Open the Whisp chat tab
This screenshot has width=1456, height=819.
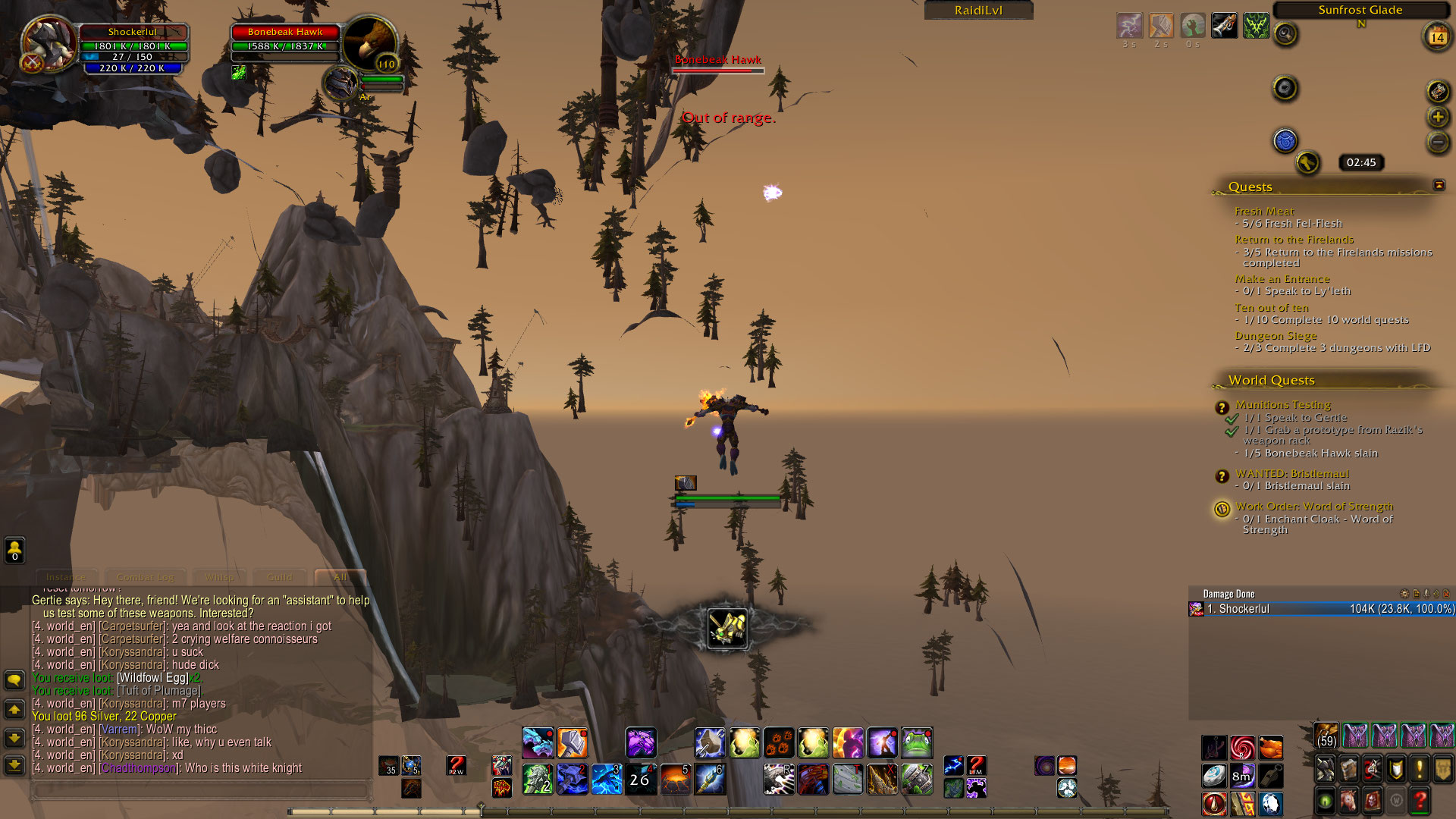[x=219, y=577]
